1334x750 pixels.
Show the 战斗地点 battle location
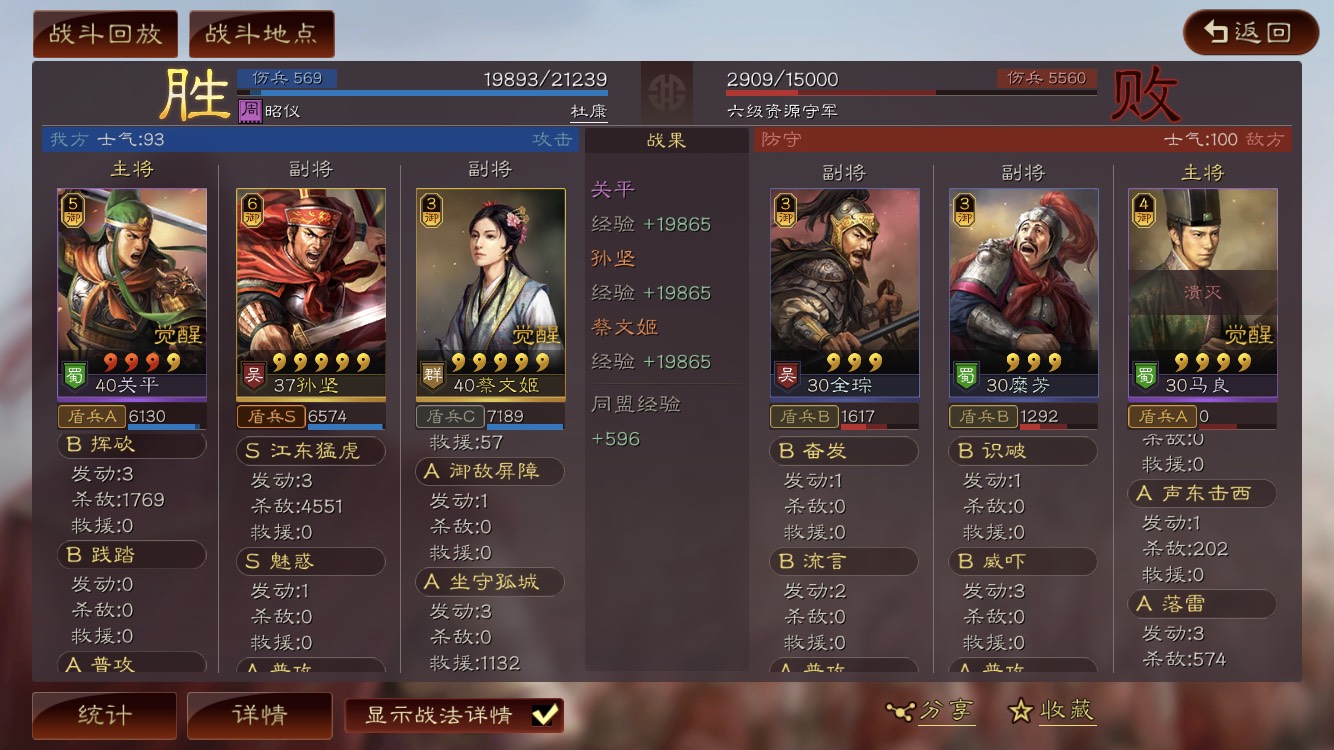261,34
